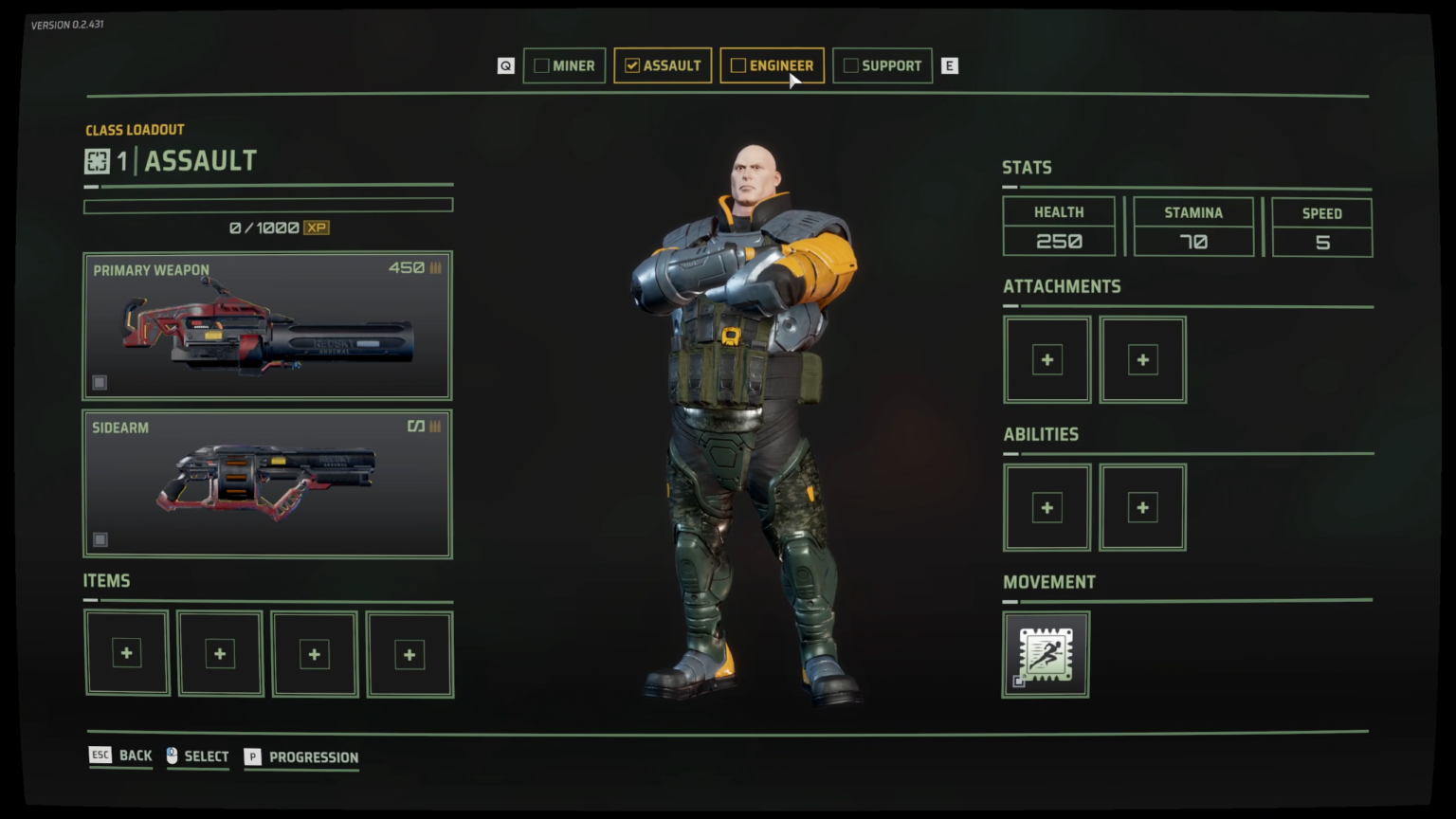
Task: Open the Primary Weapon slot
Action: click(267, 325)
